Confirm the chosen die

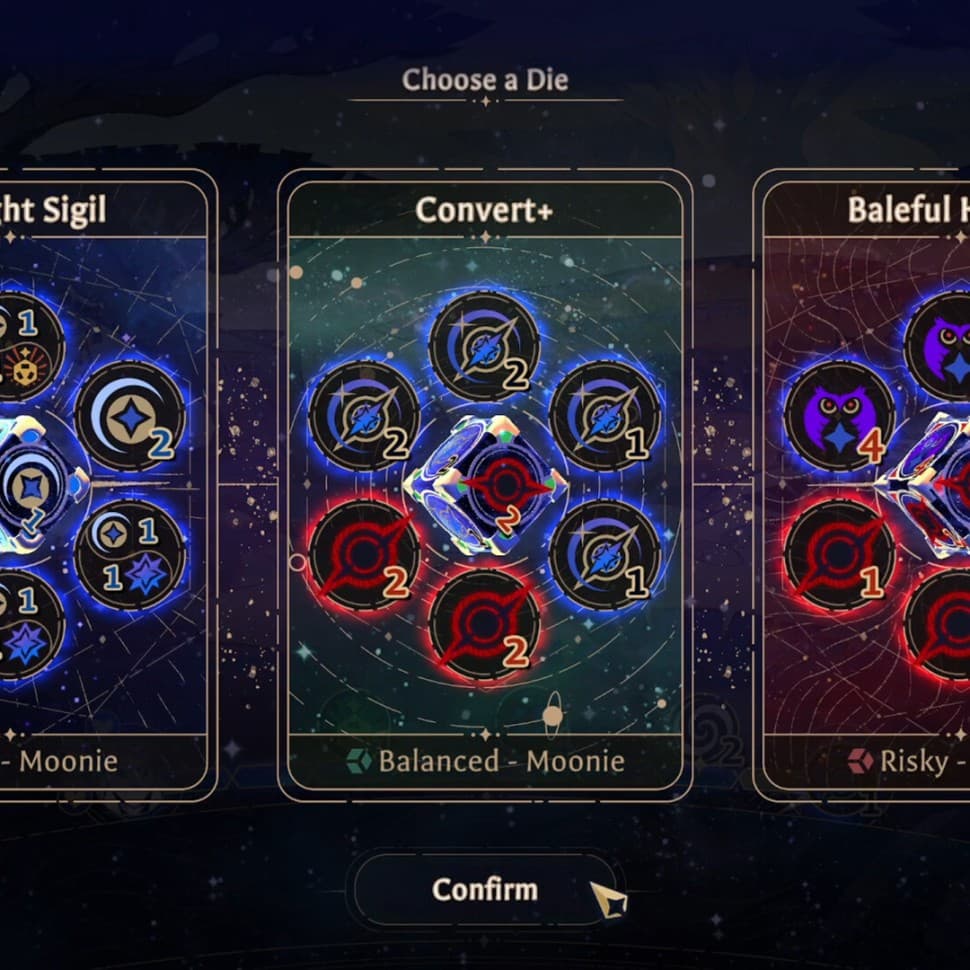(484, 889)
